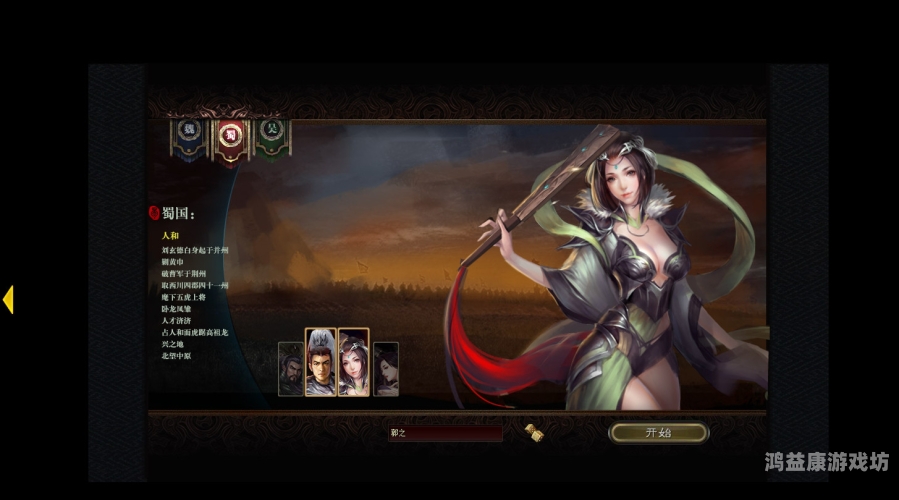Image resolution: width=899 pixels, height=500 pixels.
Task: Switch to the 吴 (Wu) faction banner
Action: (270, 135)
